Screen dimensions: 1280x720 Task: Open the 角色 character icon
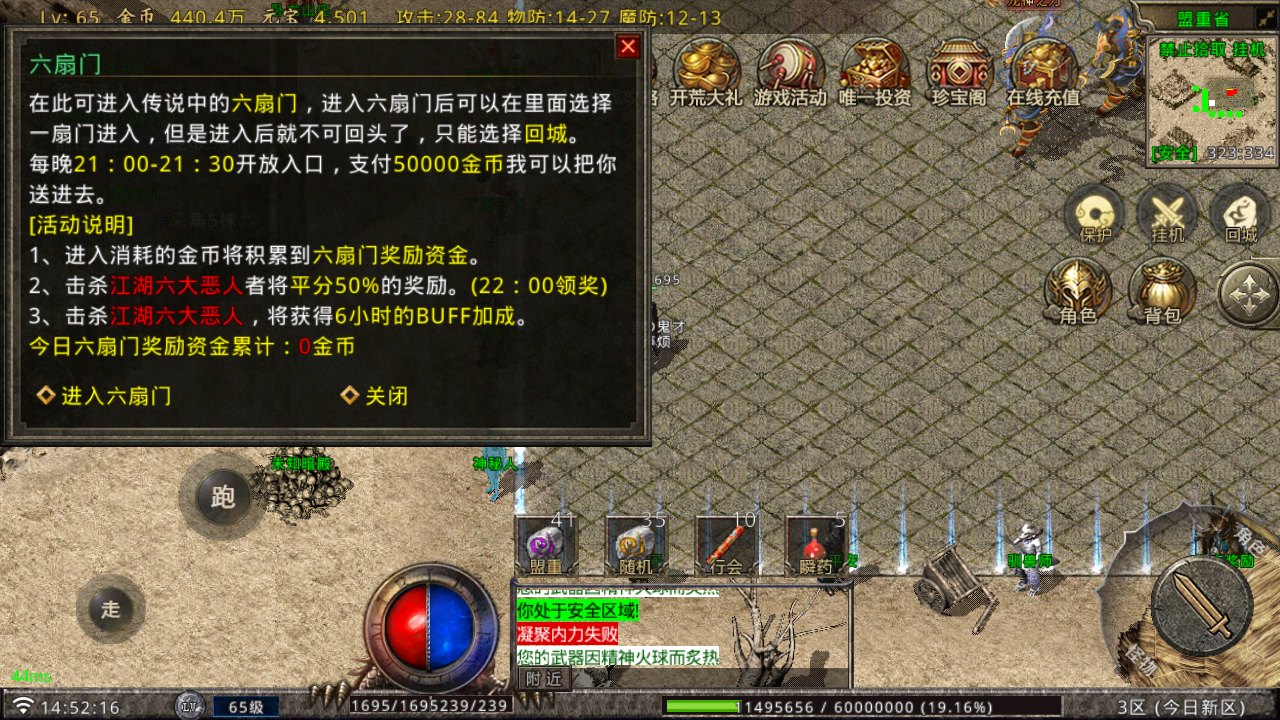click(1078, 290)
